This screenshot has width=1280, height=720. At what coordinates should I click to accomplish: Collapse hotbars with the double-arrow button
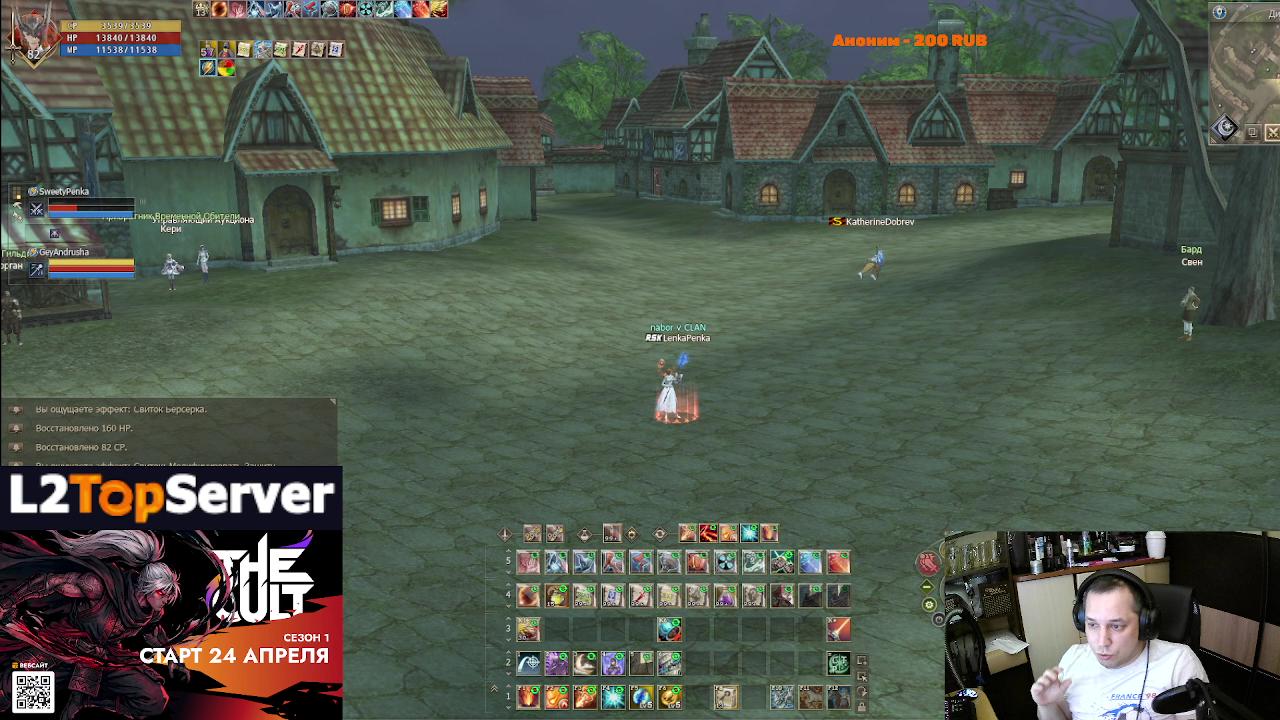[493, 689]
